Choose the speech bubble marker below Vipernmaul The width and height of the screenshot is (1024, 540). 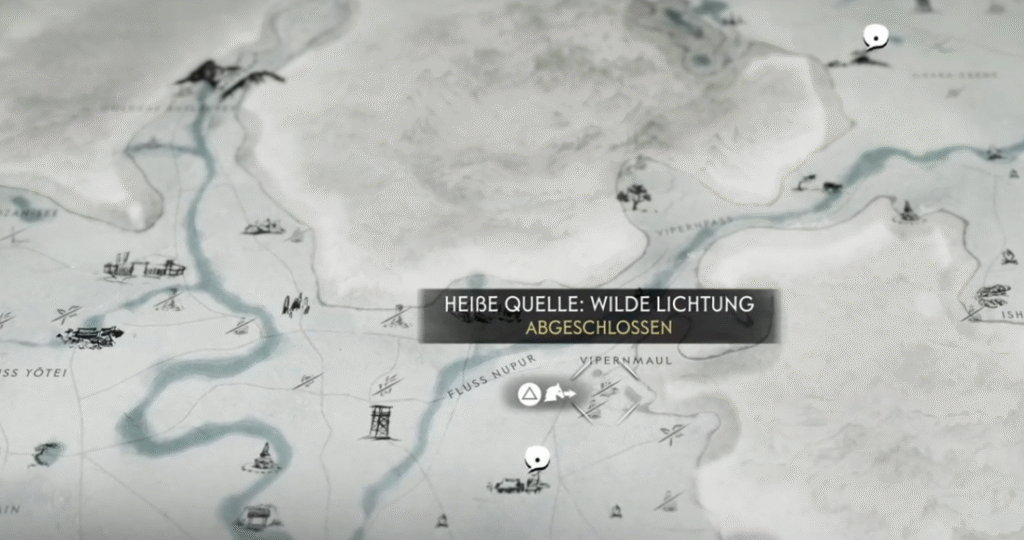click(x=538, y=459)
